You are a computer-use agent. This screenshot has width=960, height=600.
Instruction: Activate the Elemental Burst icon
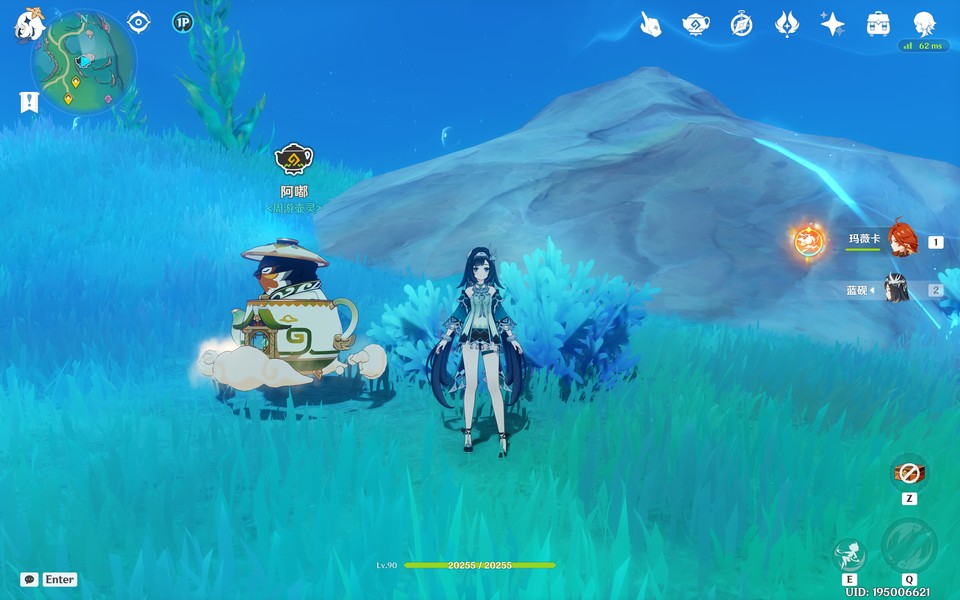coord(909,546)
